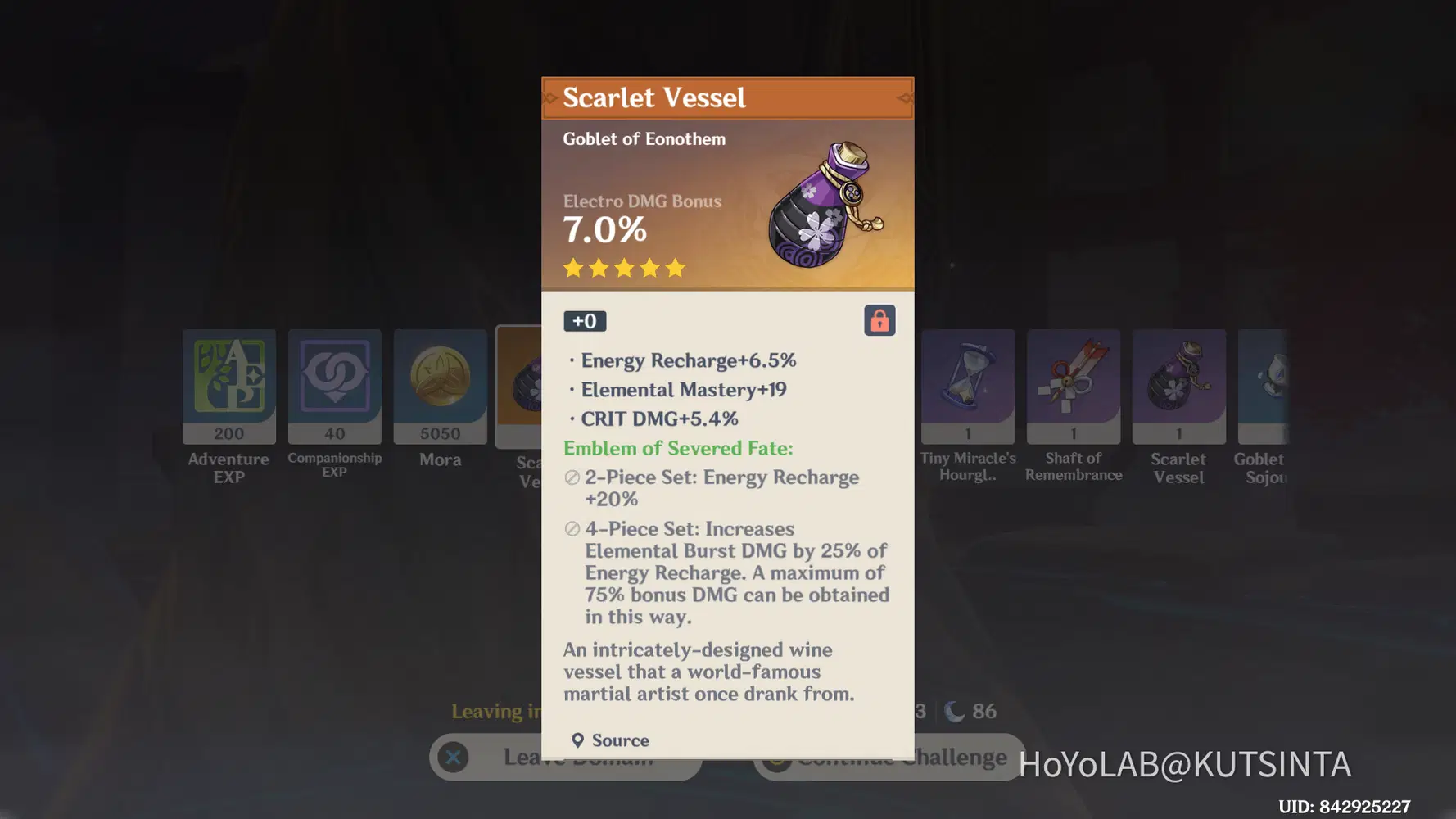The image size is (1456, 819).
Task: Expand the 2-Piece Set bonus entry
Action: pos(721,487)
